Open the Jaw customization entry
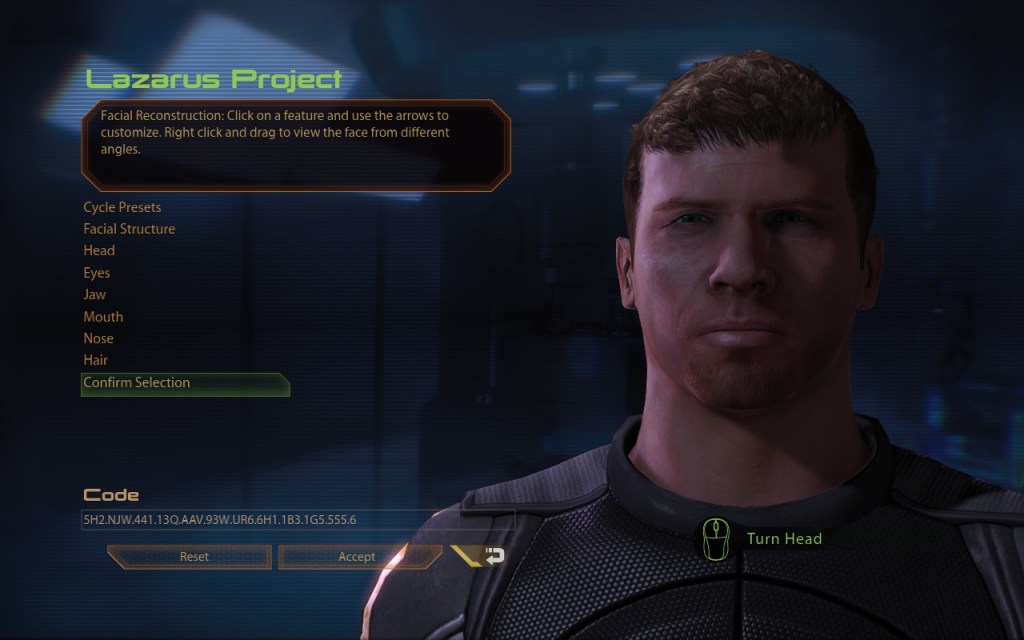 (95, 295)
